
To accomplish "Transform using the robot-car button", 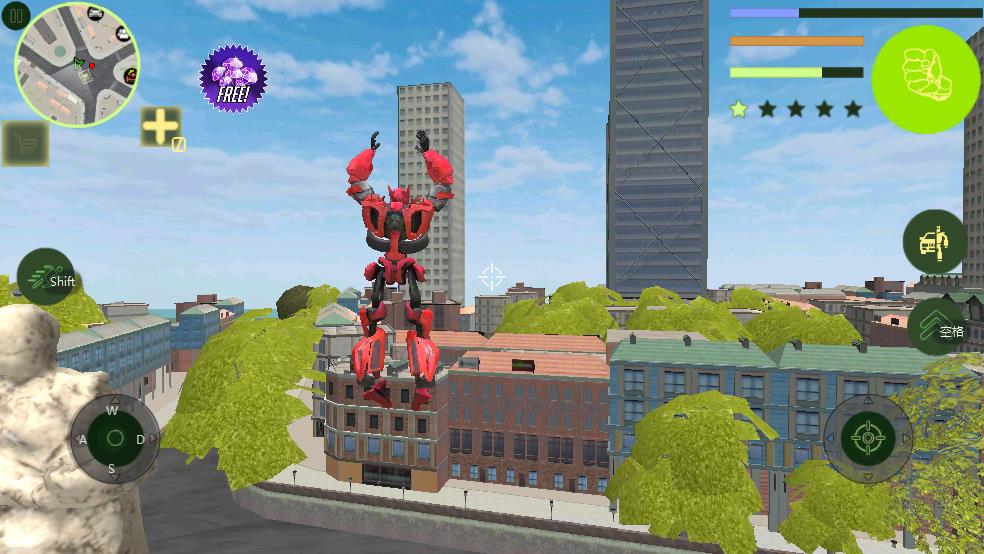I will click(x=935, y=241).
